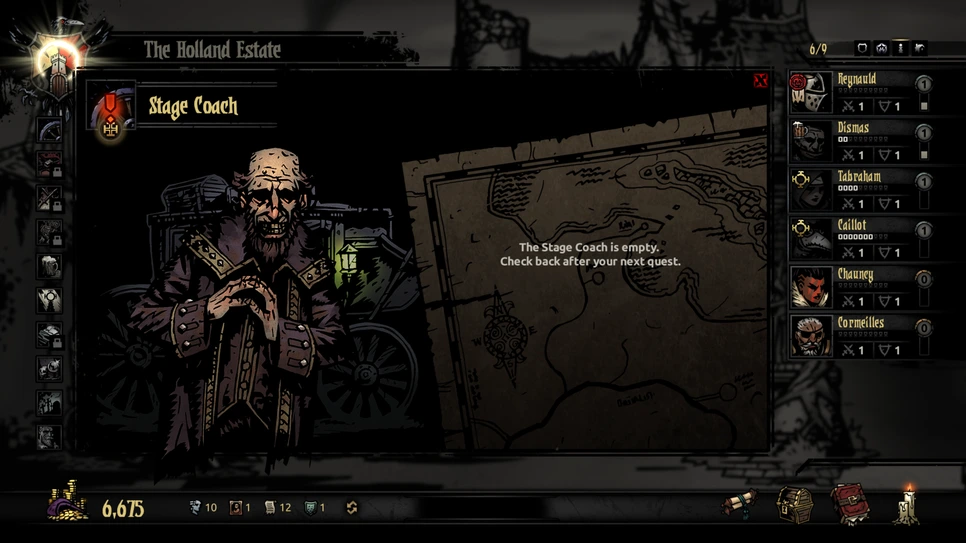The width and height of the screenshot is (966, 543).
Task: Select Reynauld in the hero roster
Action: point(856,92)
